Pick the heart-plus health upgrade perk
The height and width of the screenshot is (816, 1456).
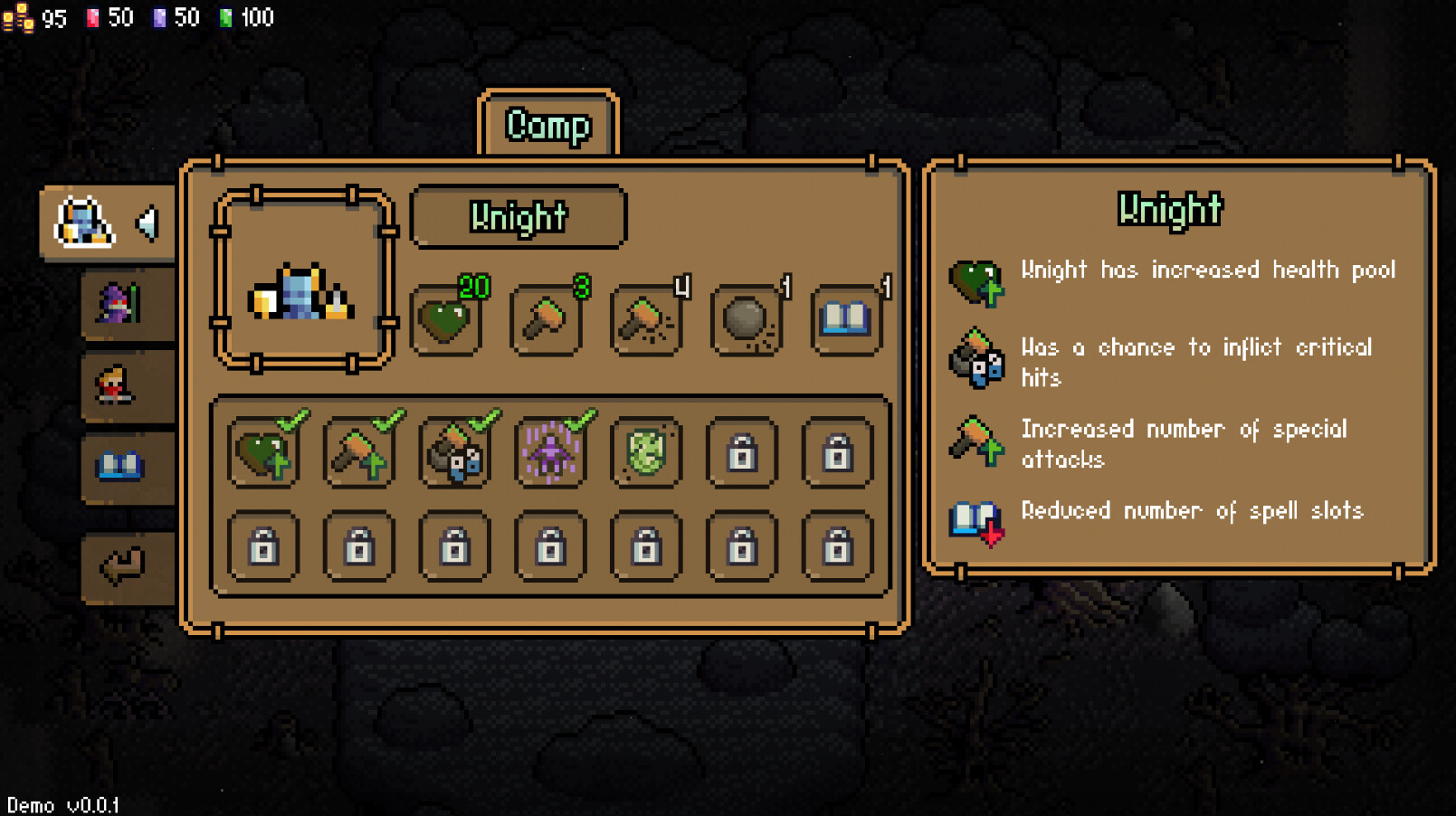coord(264,452)
